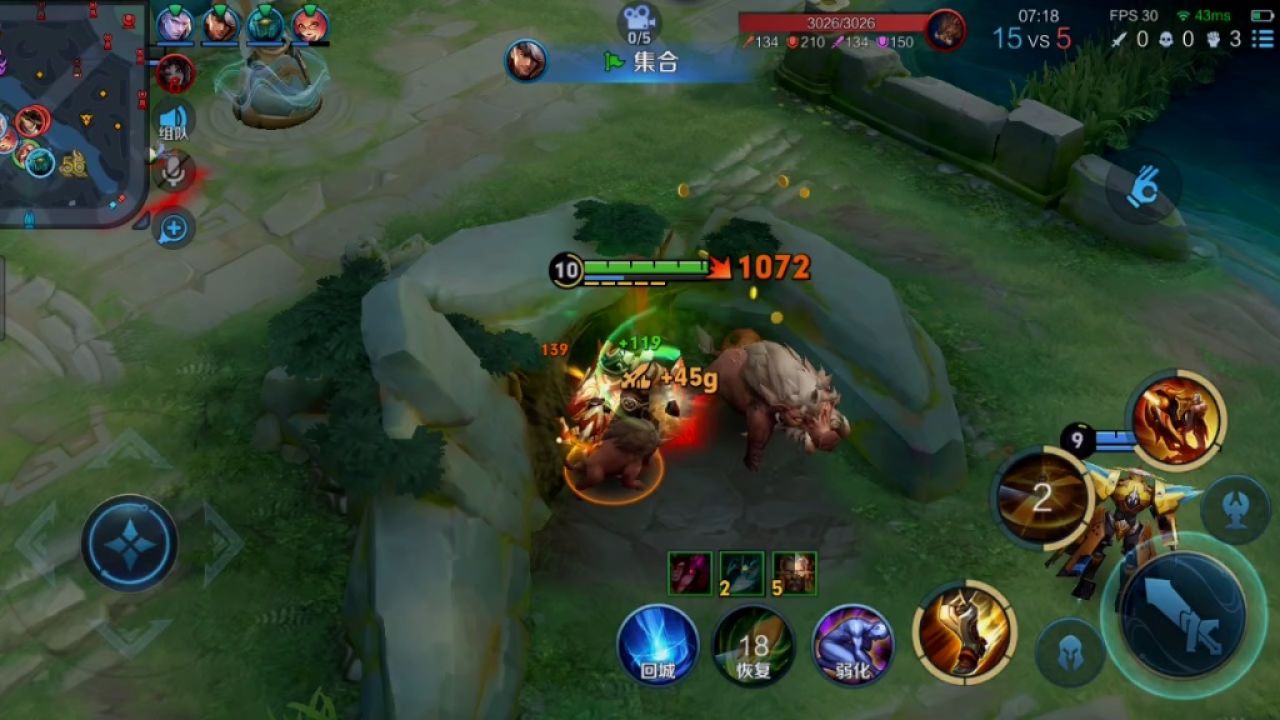The height and width of the screenshot is (720, 1280).
Task: Tap the movement joystick center
Action: [x=130, y=543]
